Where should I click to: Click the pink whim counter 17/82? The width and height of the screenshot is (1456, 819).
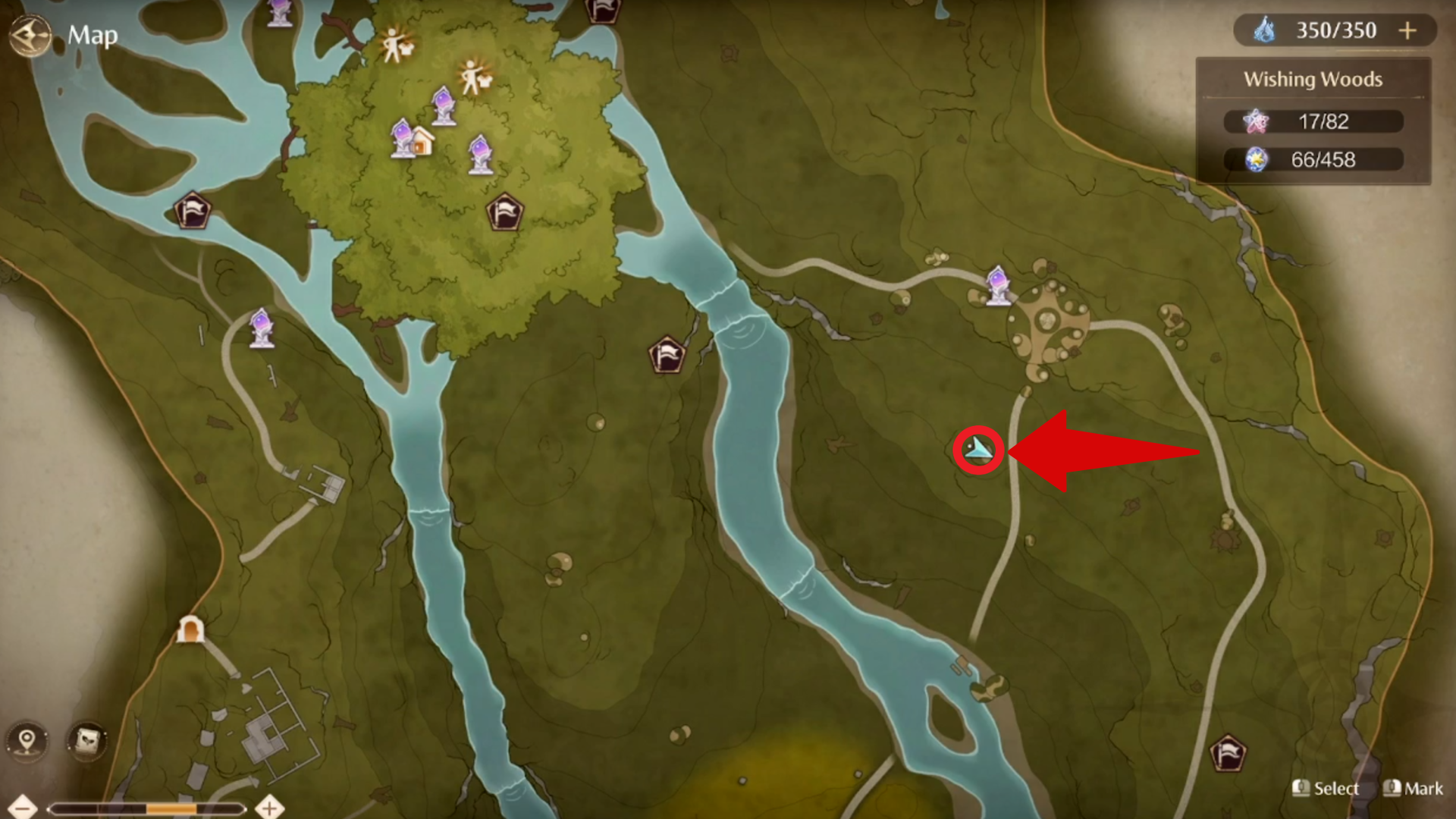[1313, 121]
